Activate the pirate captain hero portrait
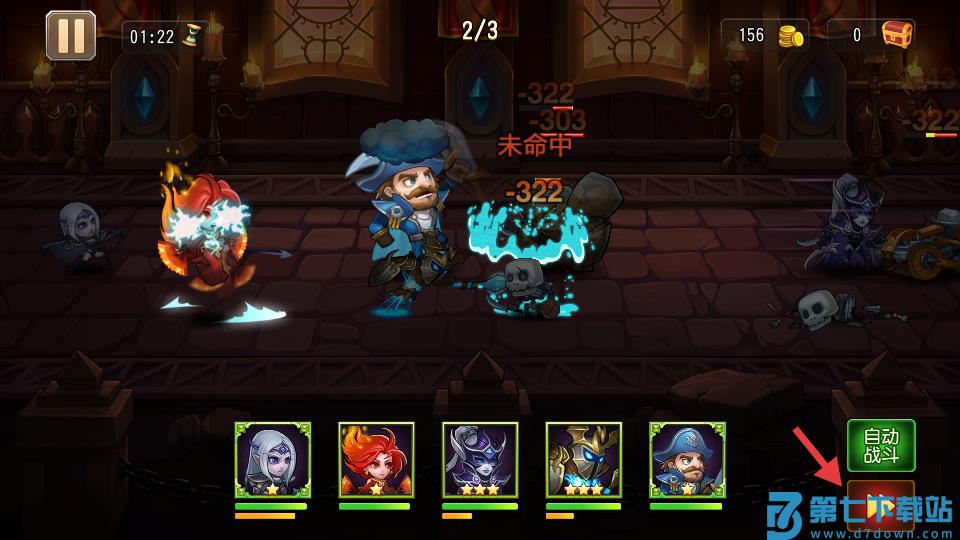Image resolution: width=960 pixels, height=540 pixels. coord(687,460)
